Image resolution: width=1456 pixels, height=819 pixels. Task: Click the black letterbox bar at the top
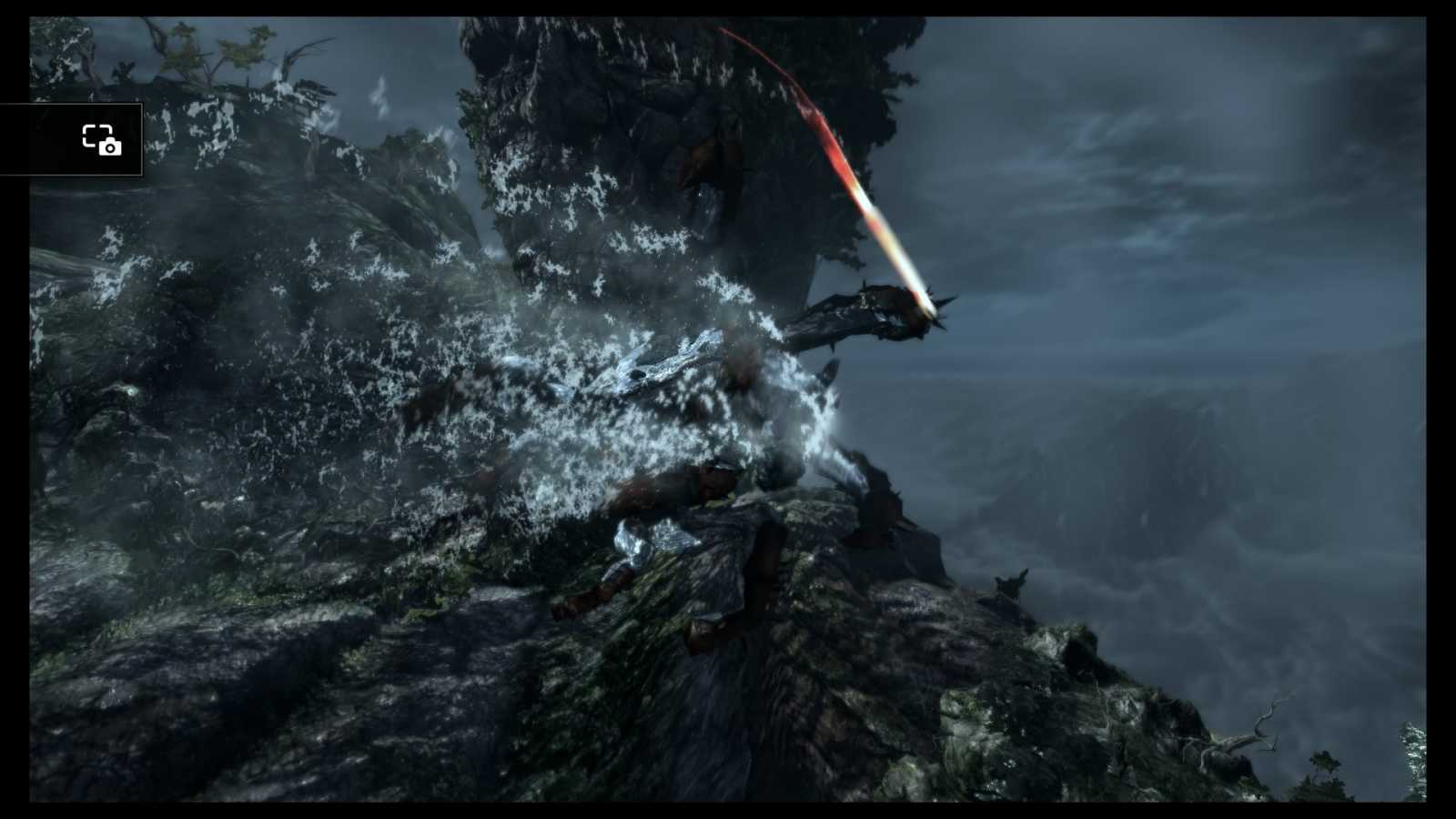point(728,5)
